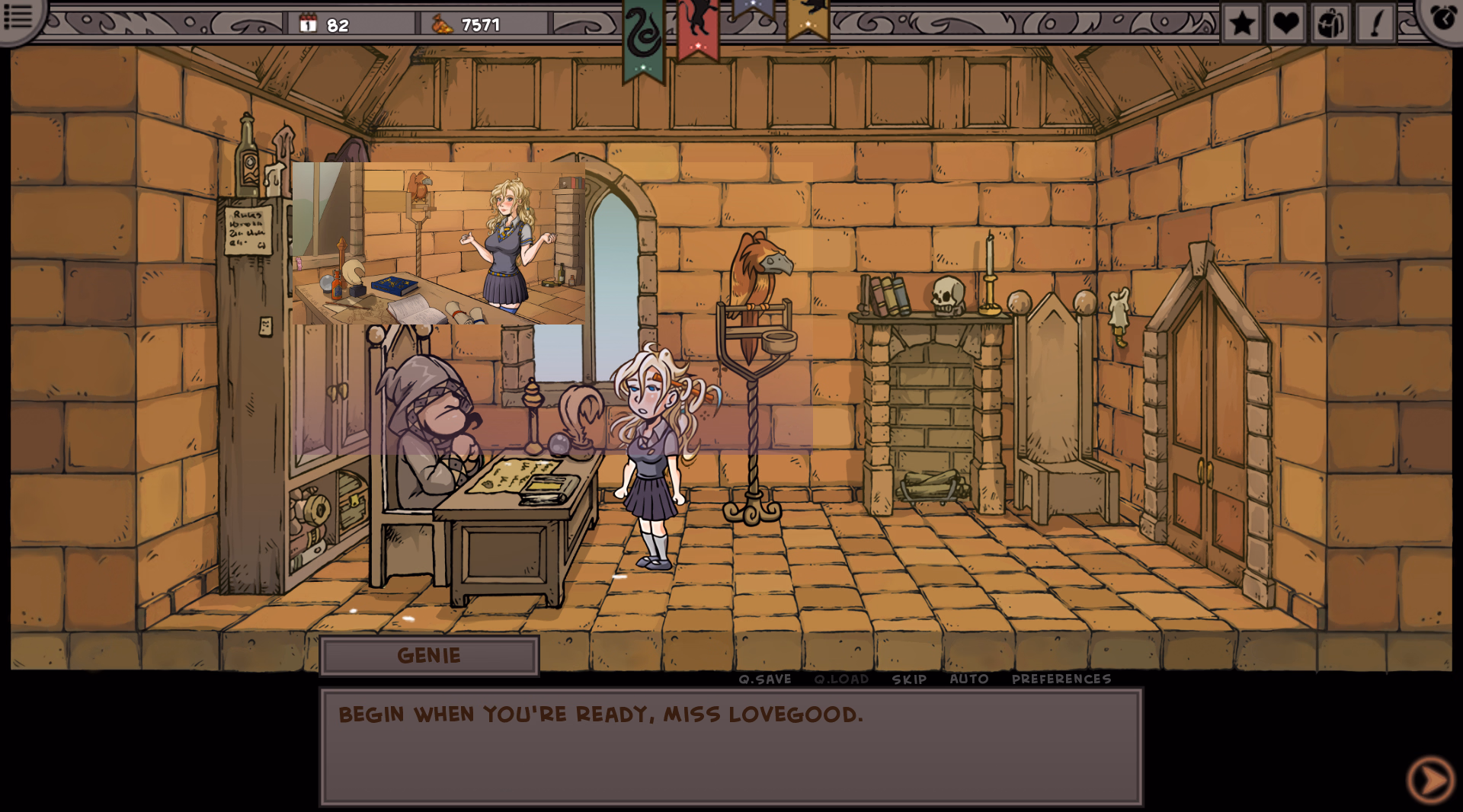Open the quill task log
The width and height of the screenshot is (1463, 812).
[x=1375, y=23]
